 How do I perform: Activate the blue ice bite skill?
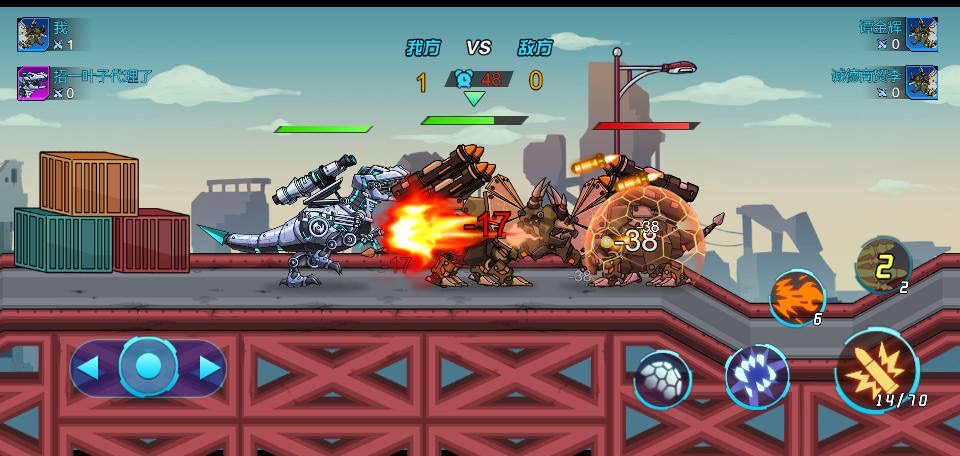click(756, 377)
